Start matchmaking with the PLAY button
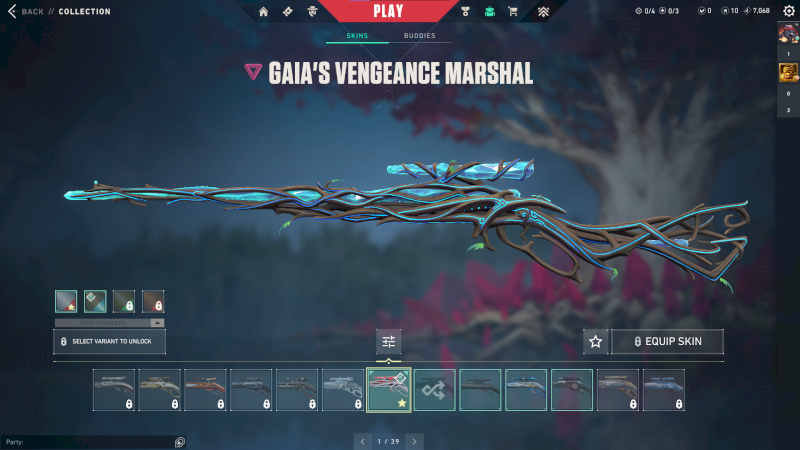This screenshot has width=800, height=450. tap(388, 11)
